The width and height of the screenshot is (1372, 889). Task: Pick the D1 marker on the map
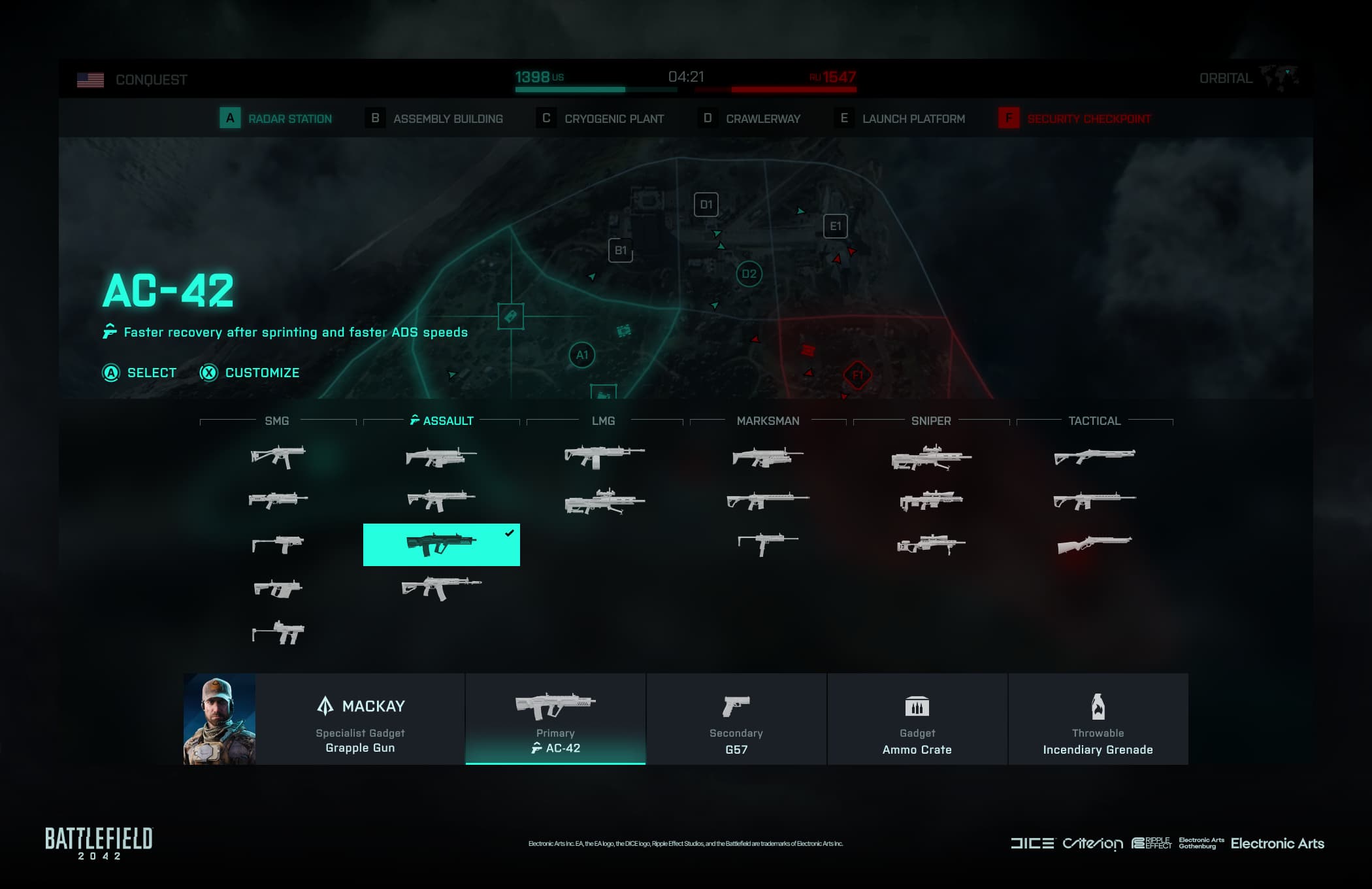tap(706, 205)
